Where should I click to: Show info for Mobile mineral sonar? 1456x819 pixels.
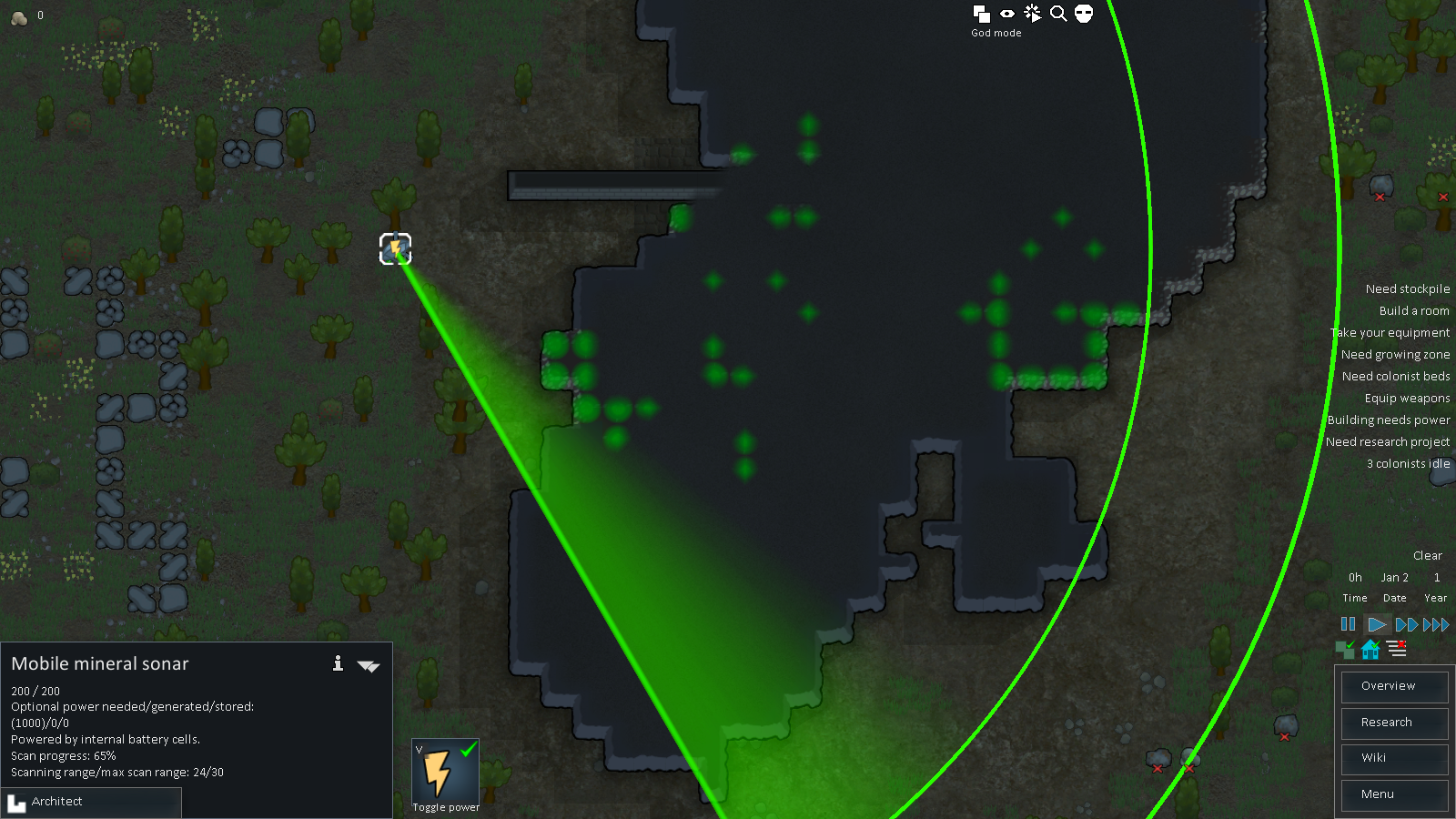point(338,663)
